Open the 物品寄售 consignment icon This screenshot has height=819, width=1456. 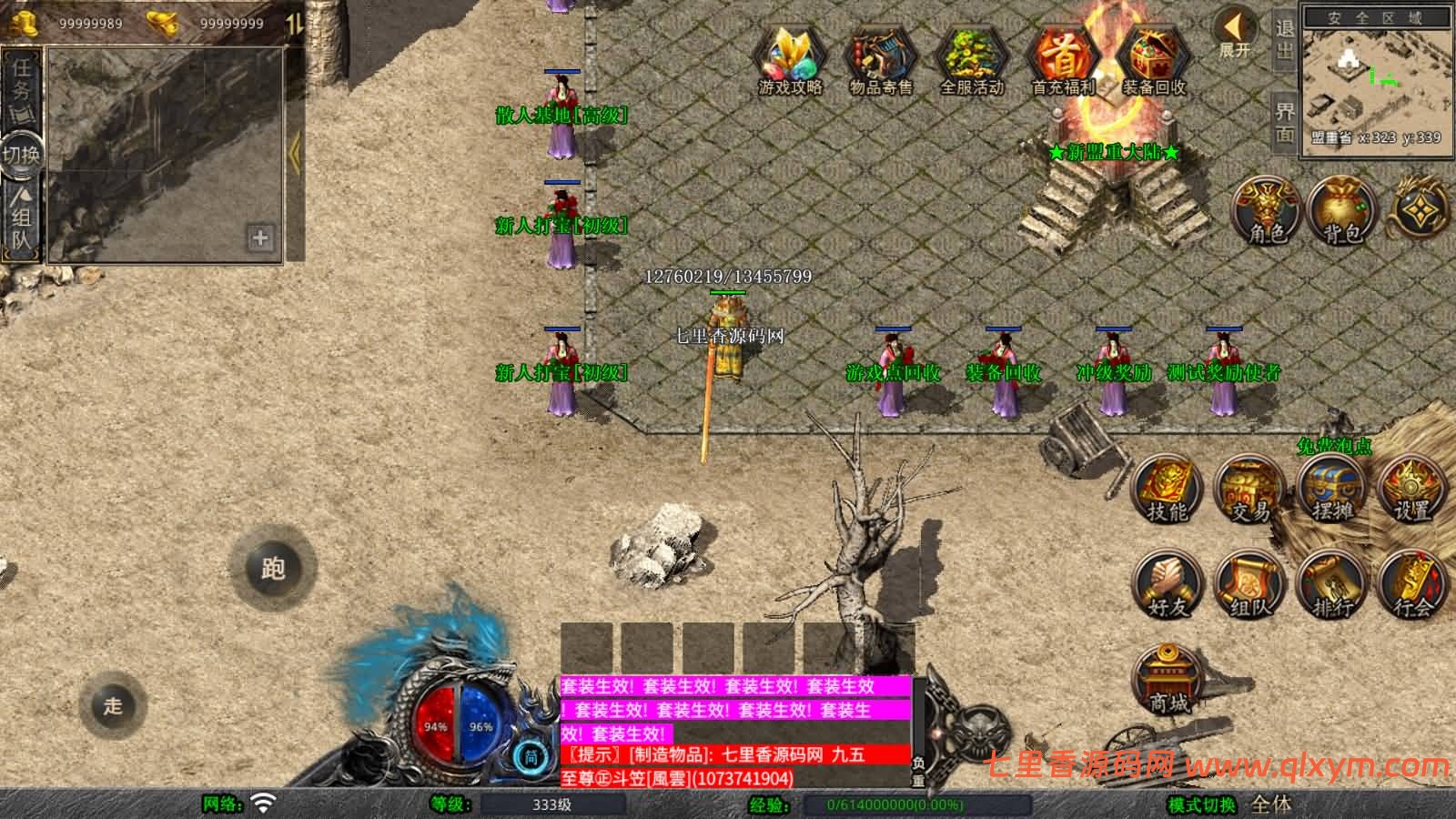(880, 60)
